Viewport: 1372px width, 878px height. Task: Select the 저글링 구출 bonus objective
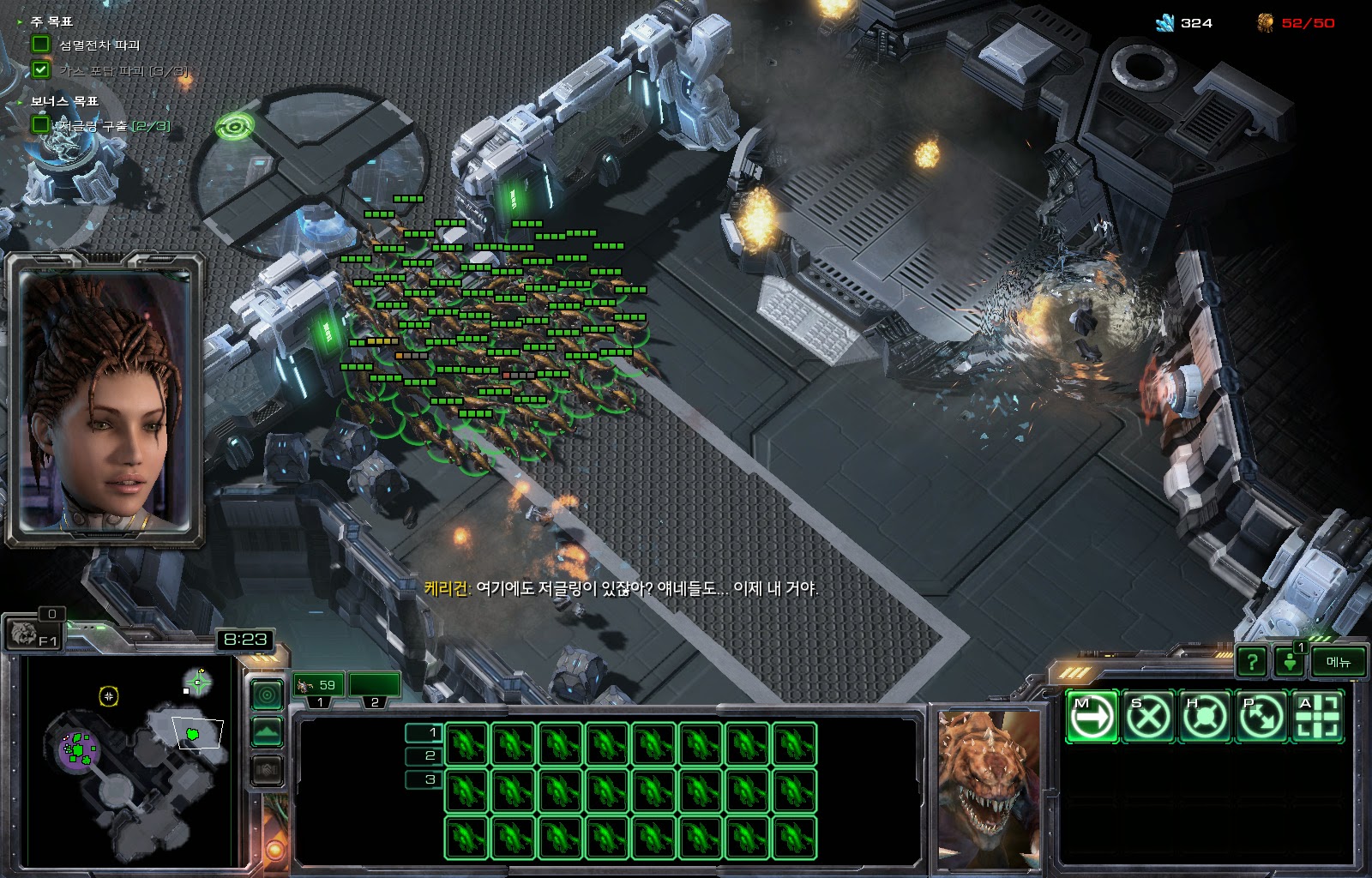(113, 126)
